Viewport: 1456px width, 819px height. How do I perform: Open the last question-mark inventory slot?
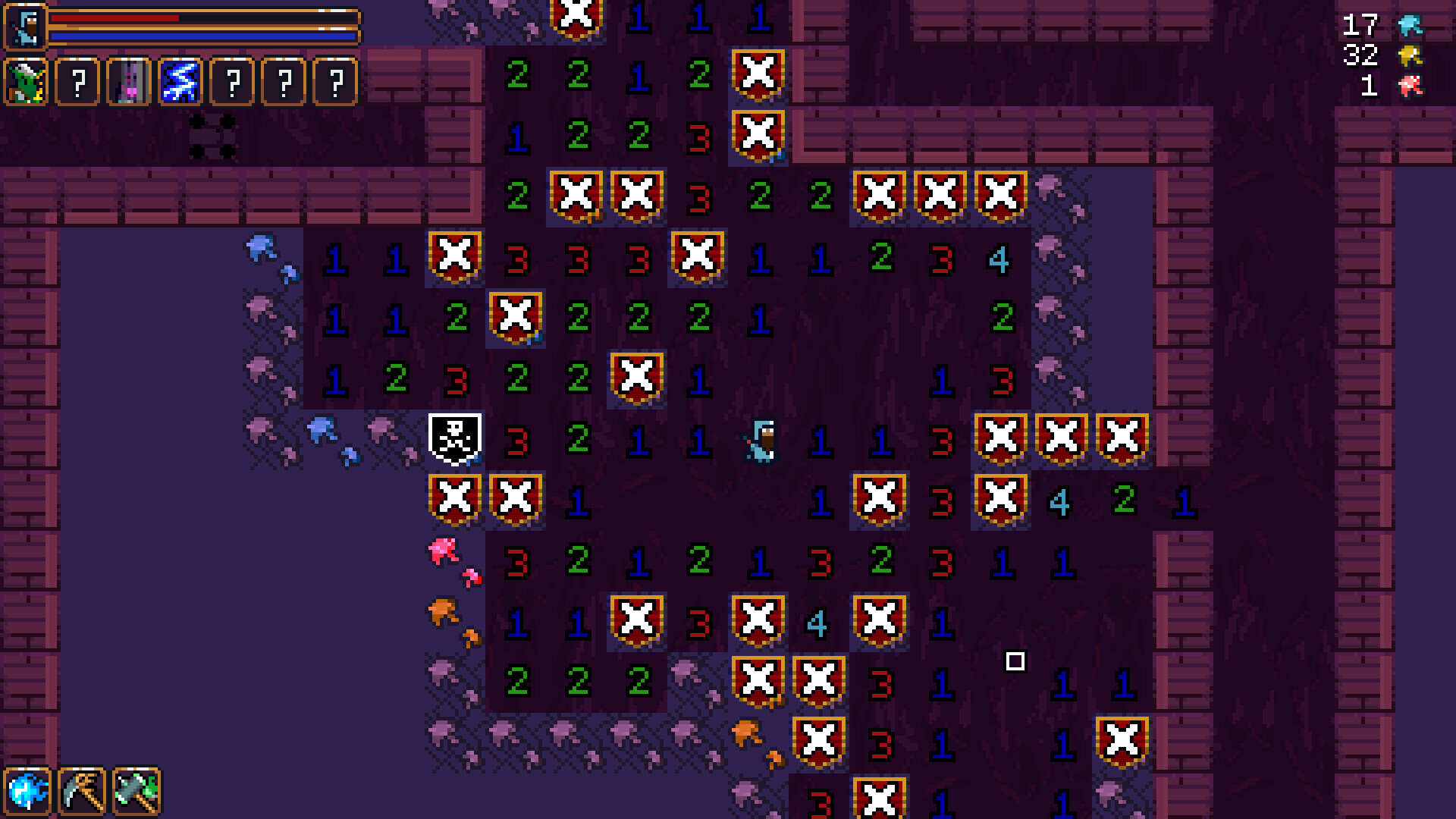334,82
